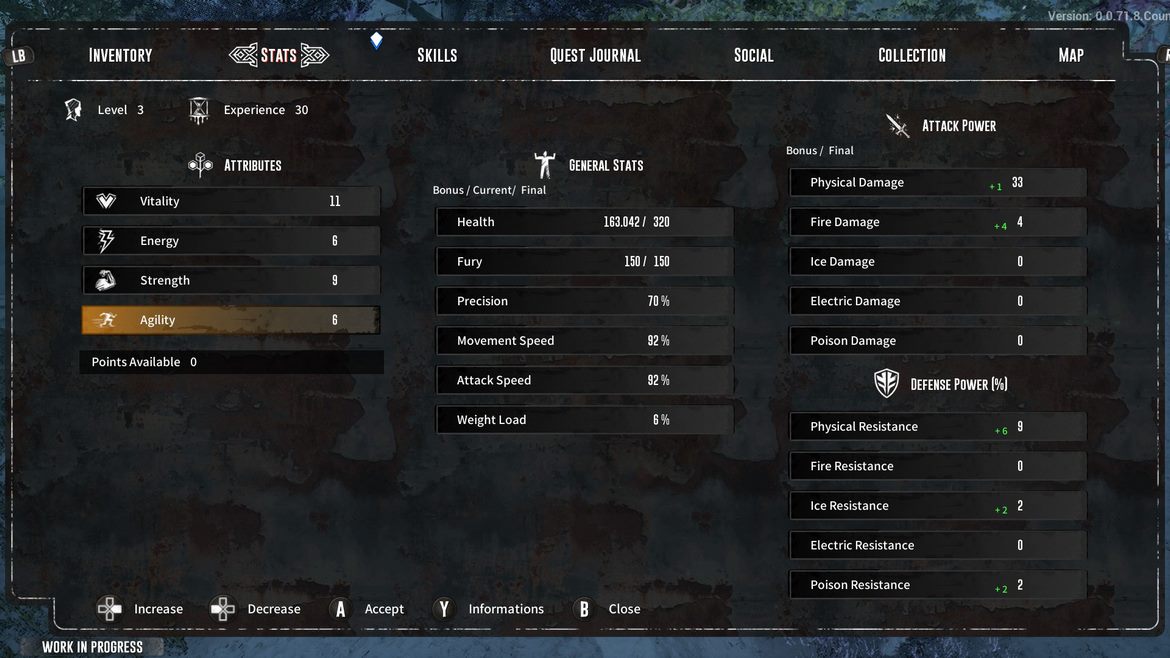Select the Precision stat row

coord(584,301)
